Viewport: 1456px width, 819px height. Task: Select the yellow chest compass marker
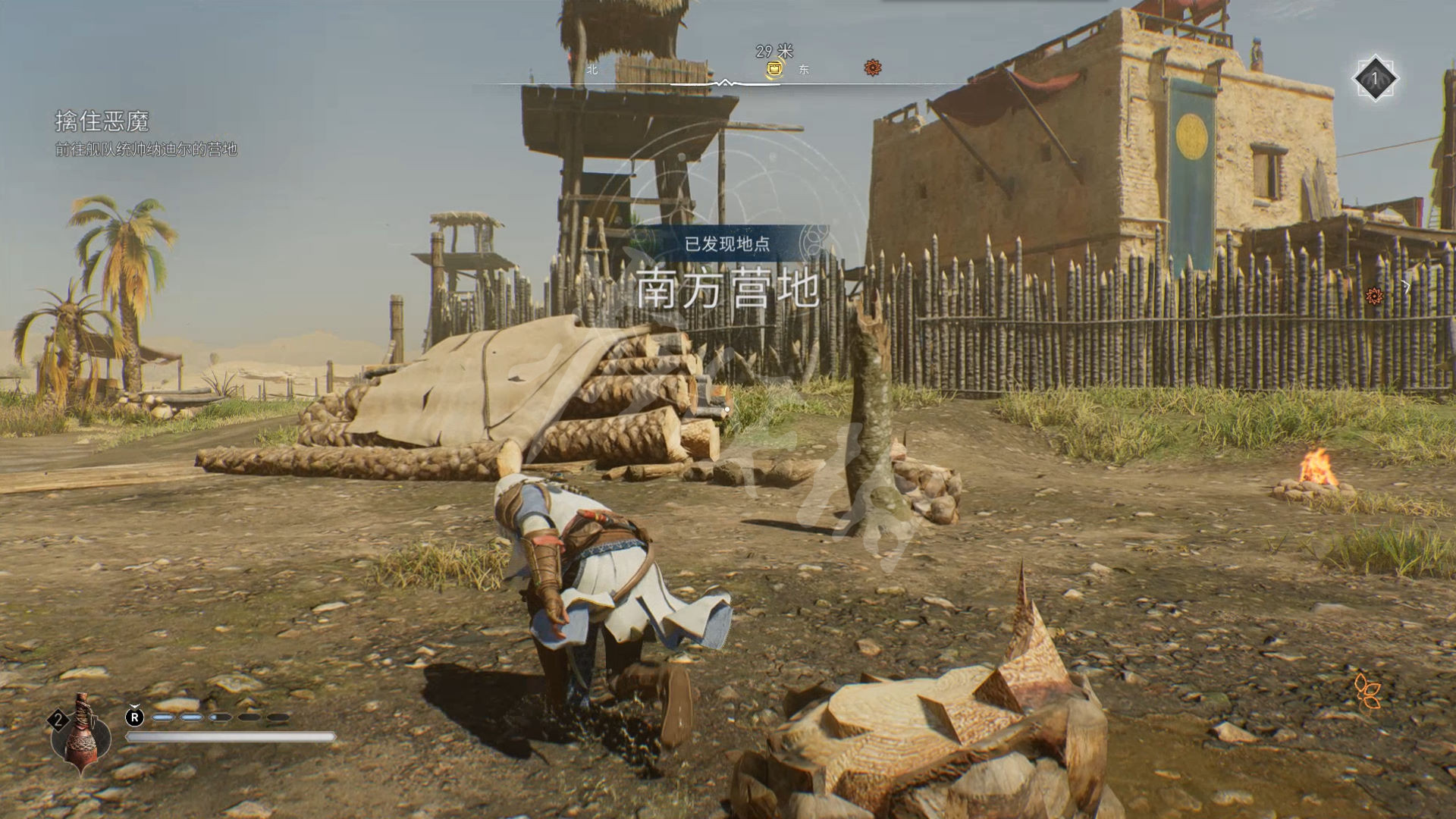point(773,70)
